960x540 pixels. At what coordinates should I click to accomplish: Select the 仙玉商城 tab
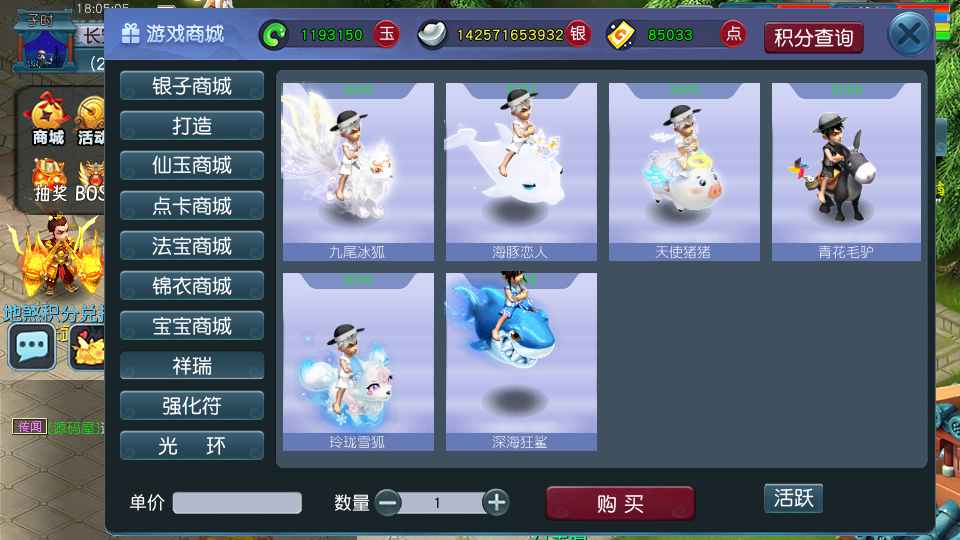pyautogui.click(x=192, y=166)
